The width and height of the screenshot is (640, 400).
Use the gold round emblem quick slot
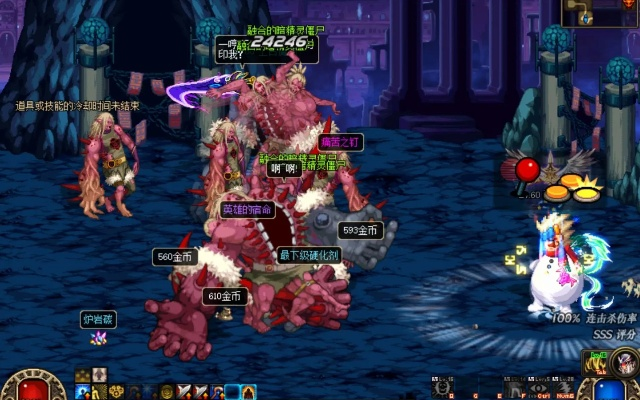[x=165, y=392]
